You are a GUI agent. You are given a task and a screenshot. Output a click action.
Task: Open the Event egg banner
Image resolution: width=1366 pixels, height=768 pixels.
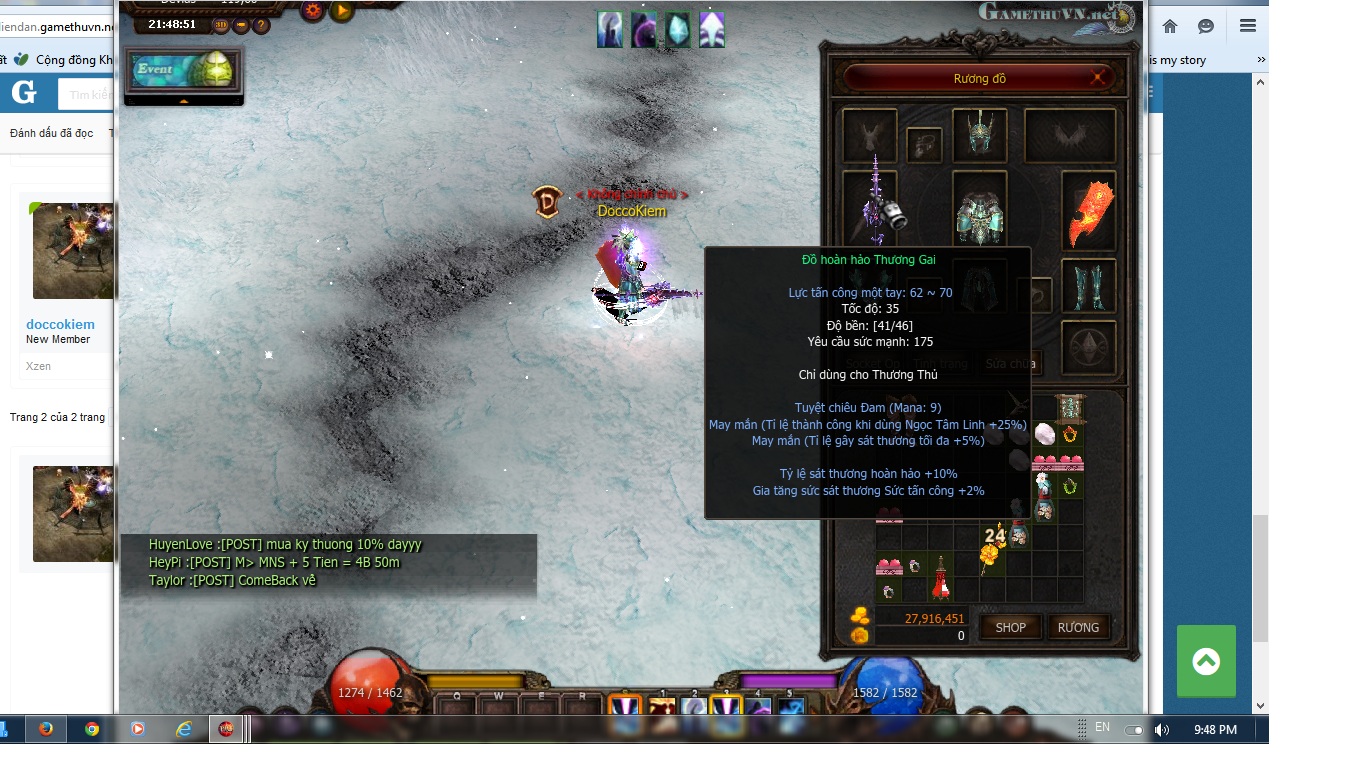tap(183, 71)
